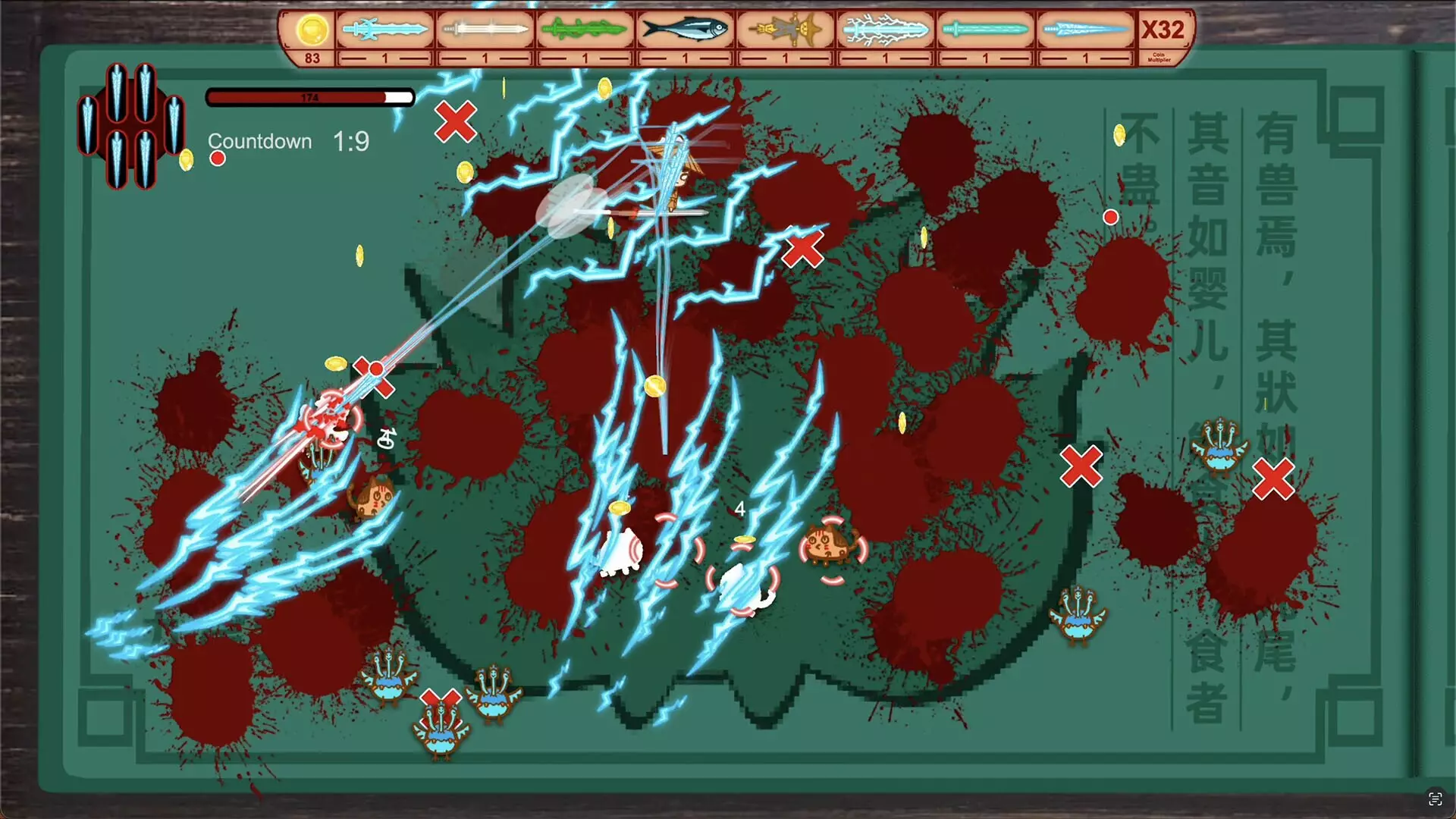
Task: Click the health bar showing 174
Action: [x=308, y=97]
